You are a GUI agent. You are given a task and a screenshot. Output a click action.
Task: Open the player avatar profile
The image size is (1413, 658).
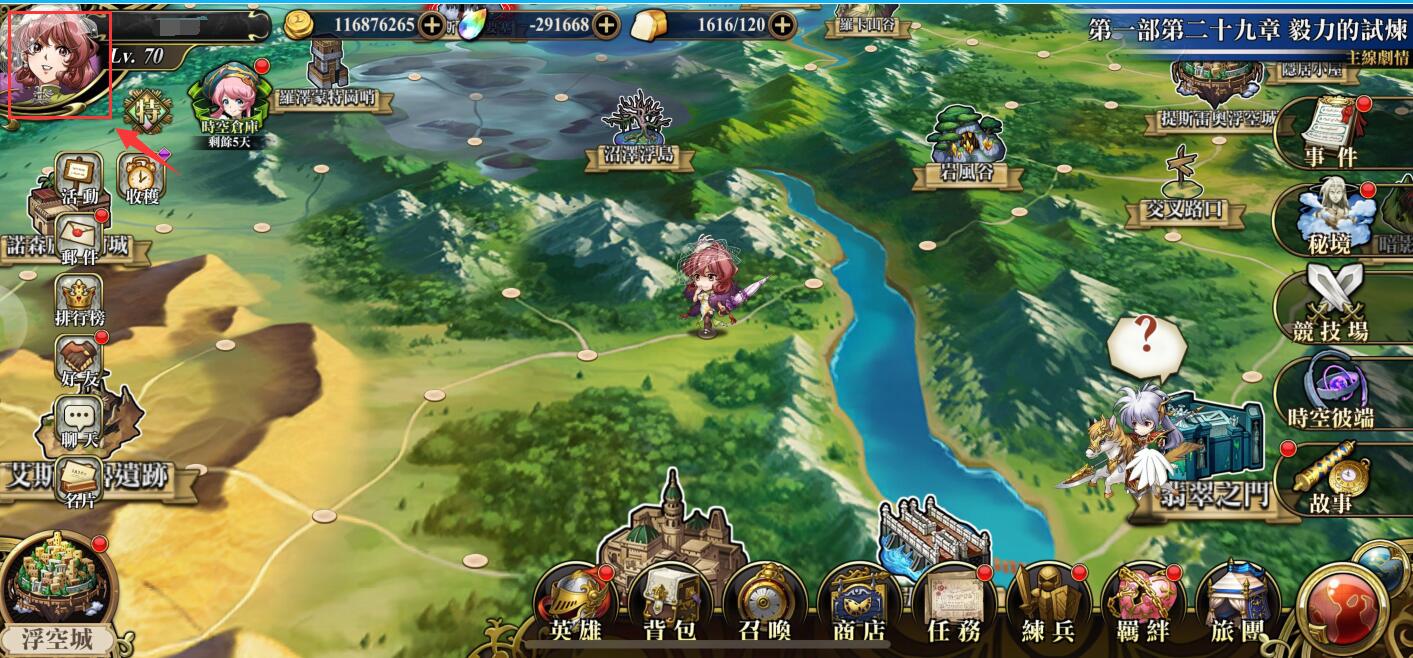click(x=58, y=62)
